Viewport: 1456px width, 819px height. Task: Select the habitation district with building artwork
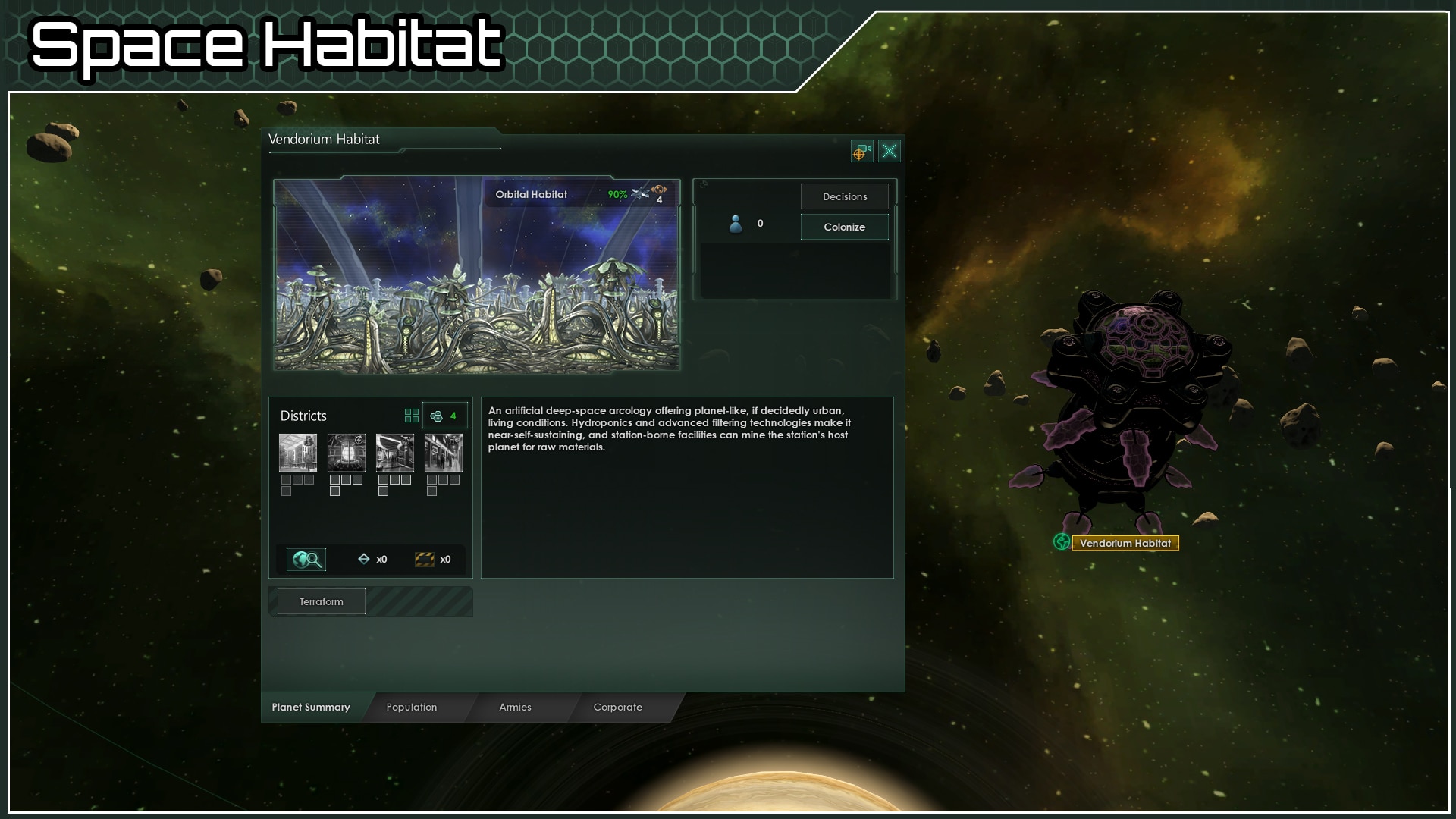(x=298, y=453)
